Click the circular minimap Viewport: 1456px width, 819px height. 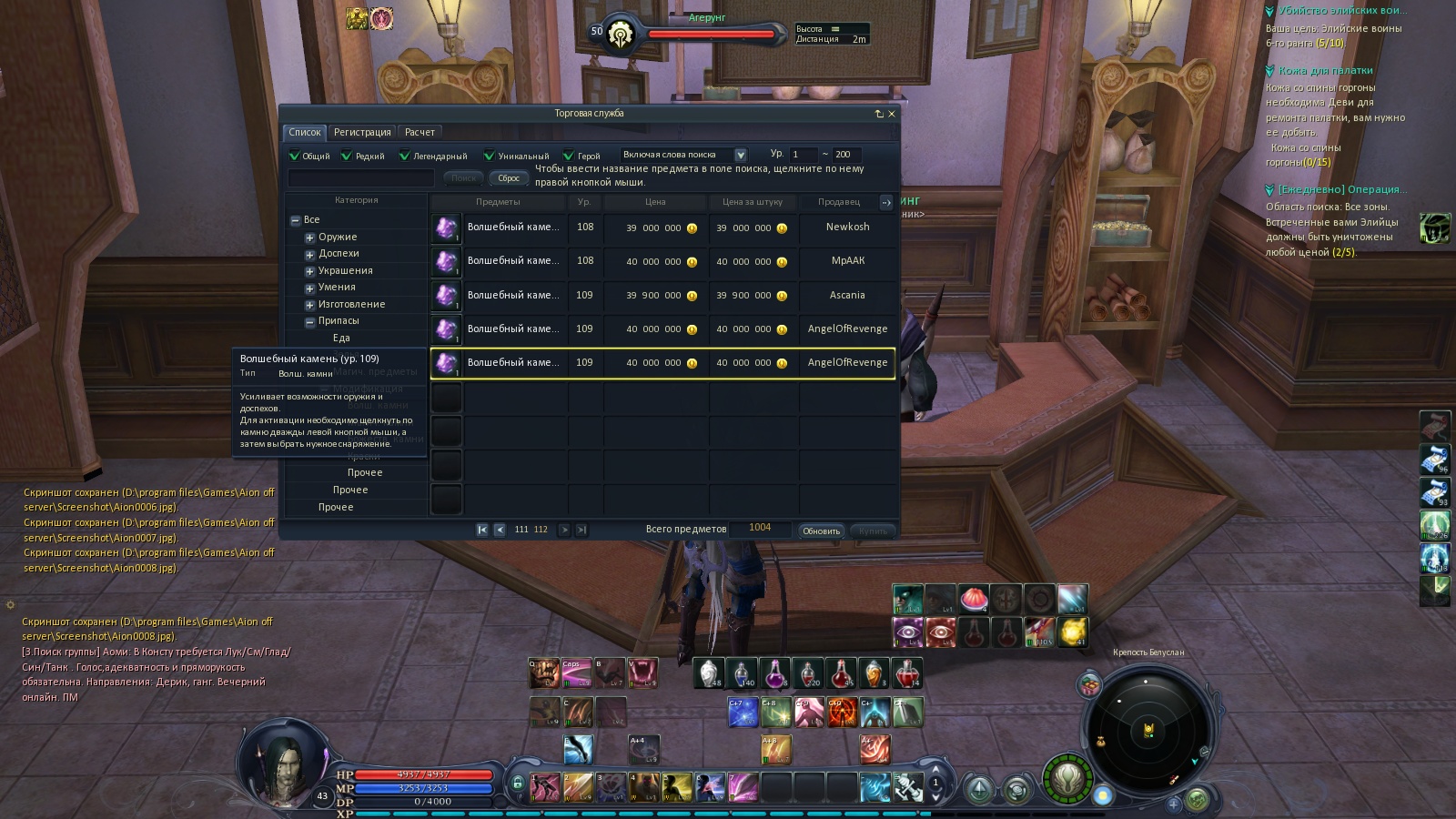1148,728
